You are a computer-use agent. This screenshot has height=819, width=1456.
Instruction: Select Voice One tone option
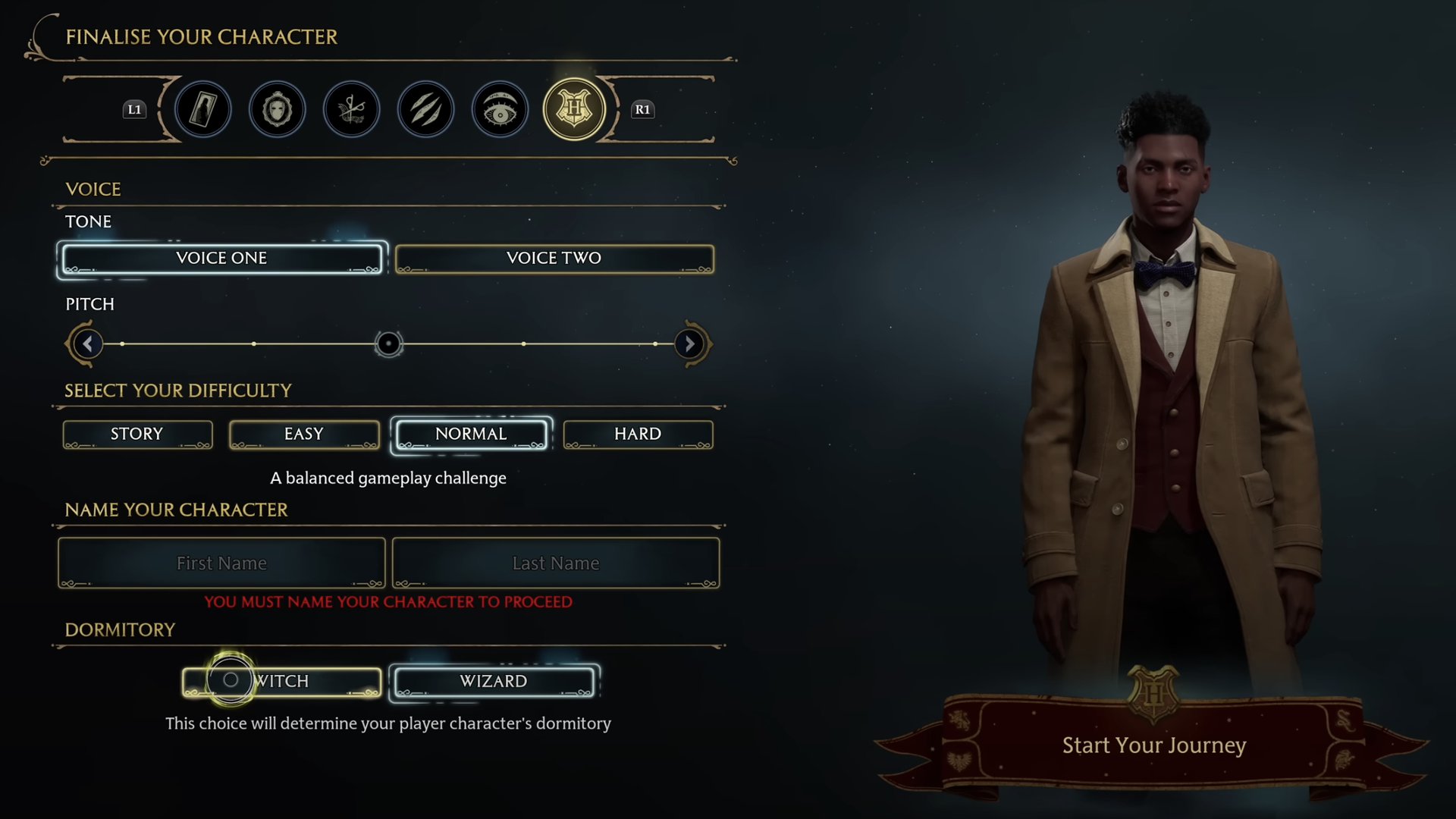click(221, 258)
